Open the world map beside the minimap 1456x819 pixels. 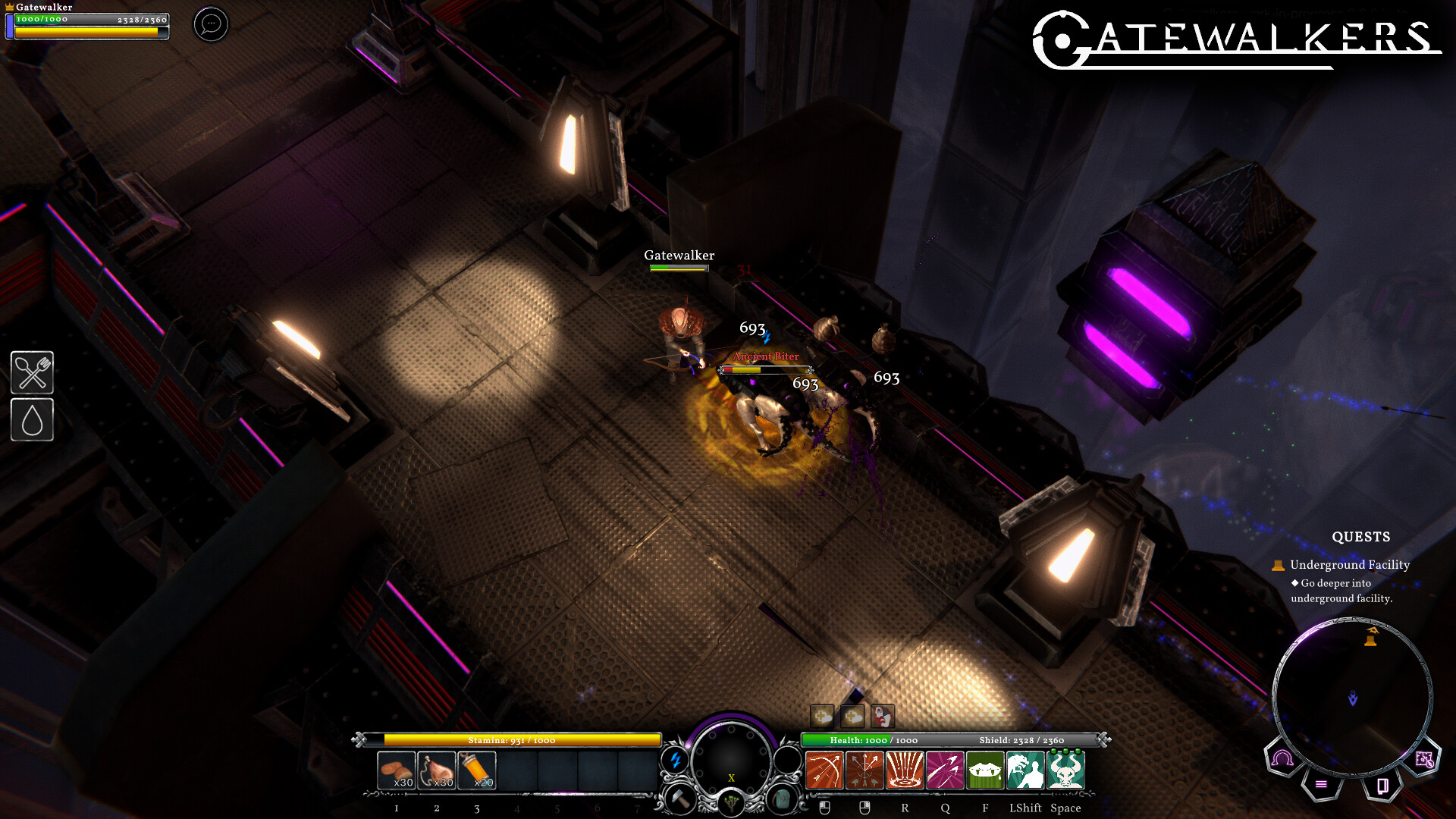click(1424, 760)
